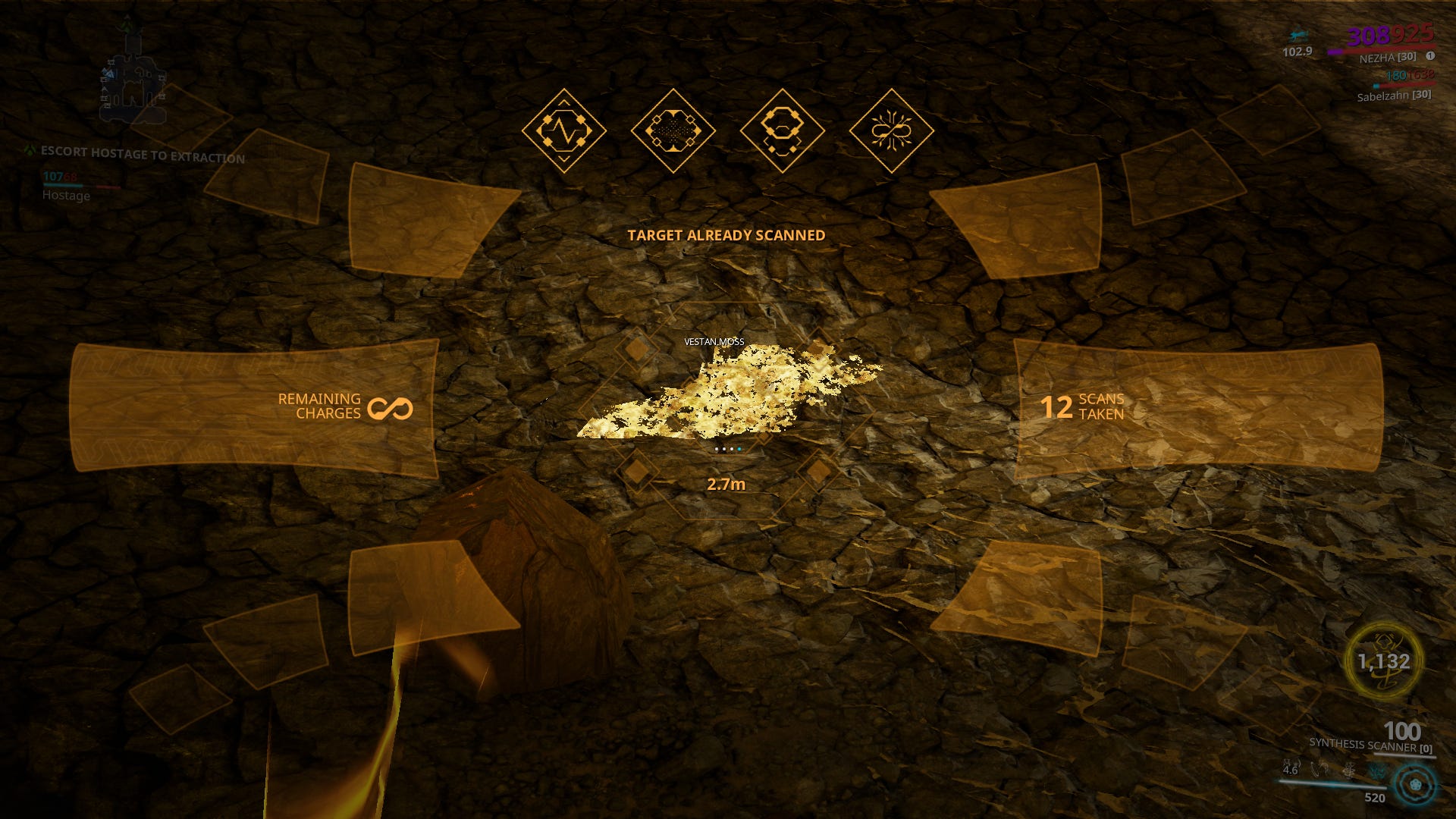The image size is (1456, 819).
Task: Click the 2.7m distance readout
Action: coord(726,484)
